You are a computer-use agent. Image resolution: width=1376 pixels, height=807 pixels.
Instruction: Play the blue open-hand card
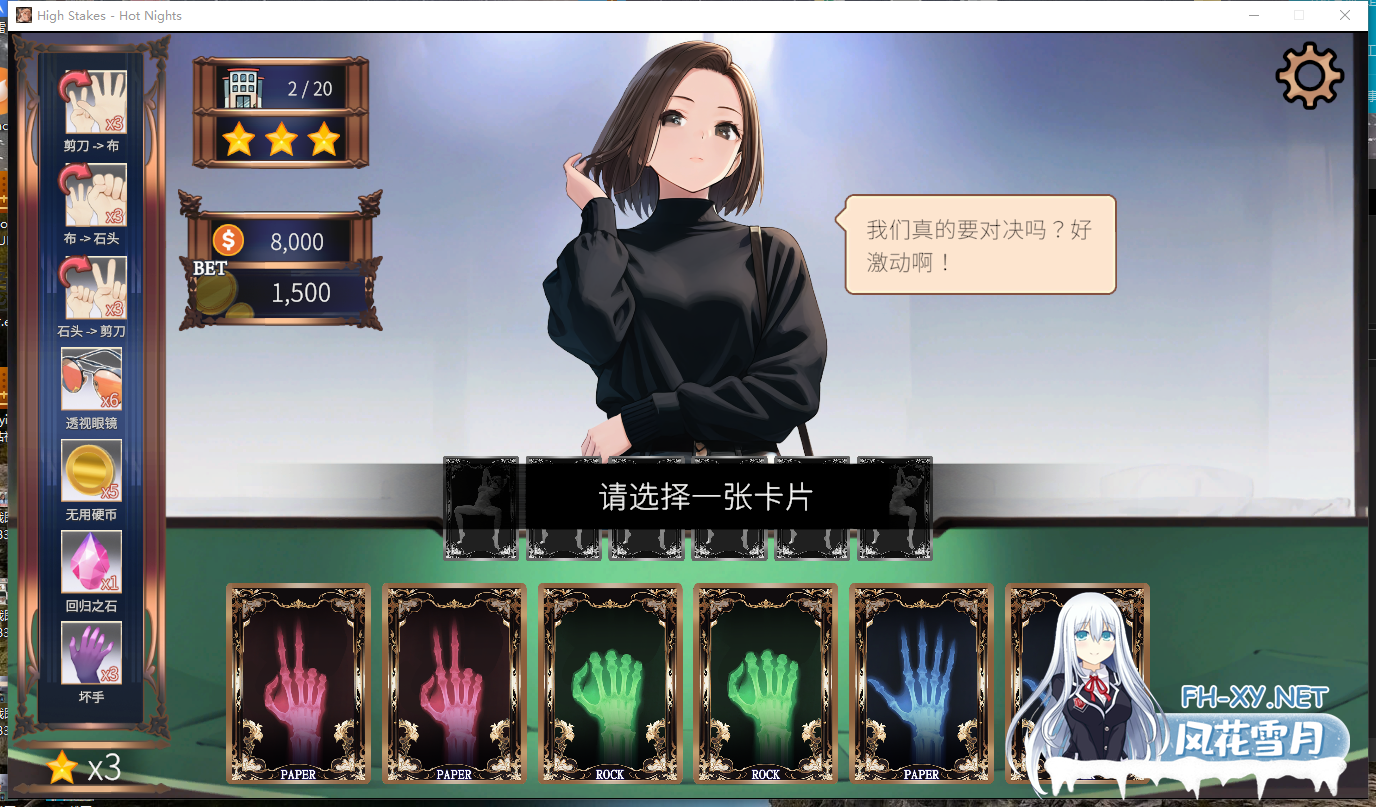point(921,682)
